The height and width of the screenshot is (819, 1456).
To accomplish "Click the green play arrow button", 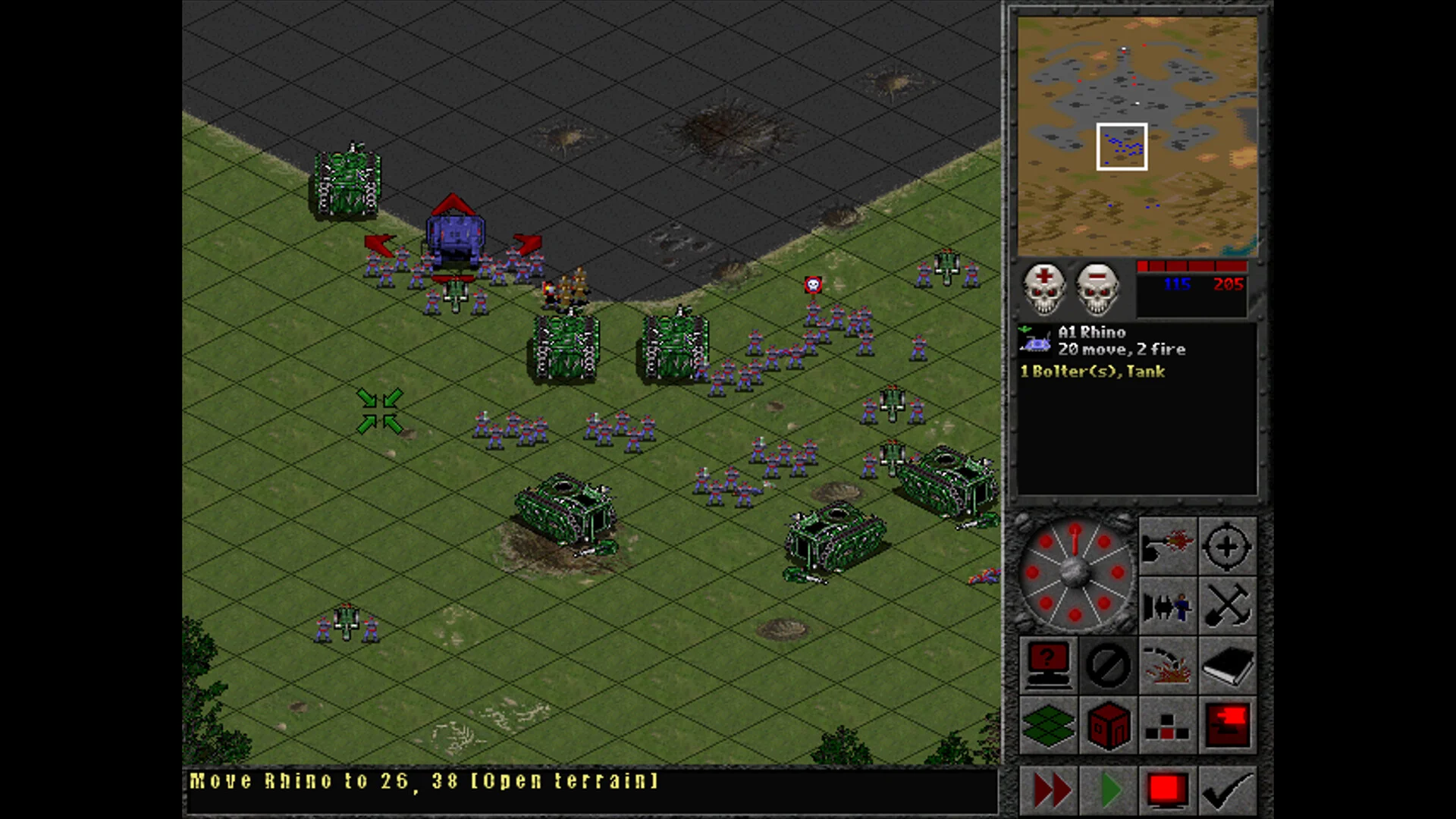I will pyautogui.click(x=1109, y=791).
